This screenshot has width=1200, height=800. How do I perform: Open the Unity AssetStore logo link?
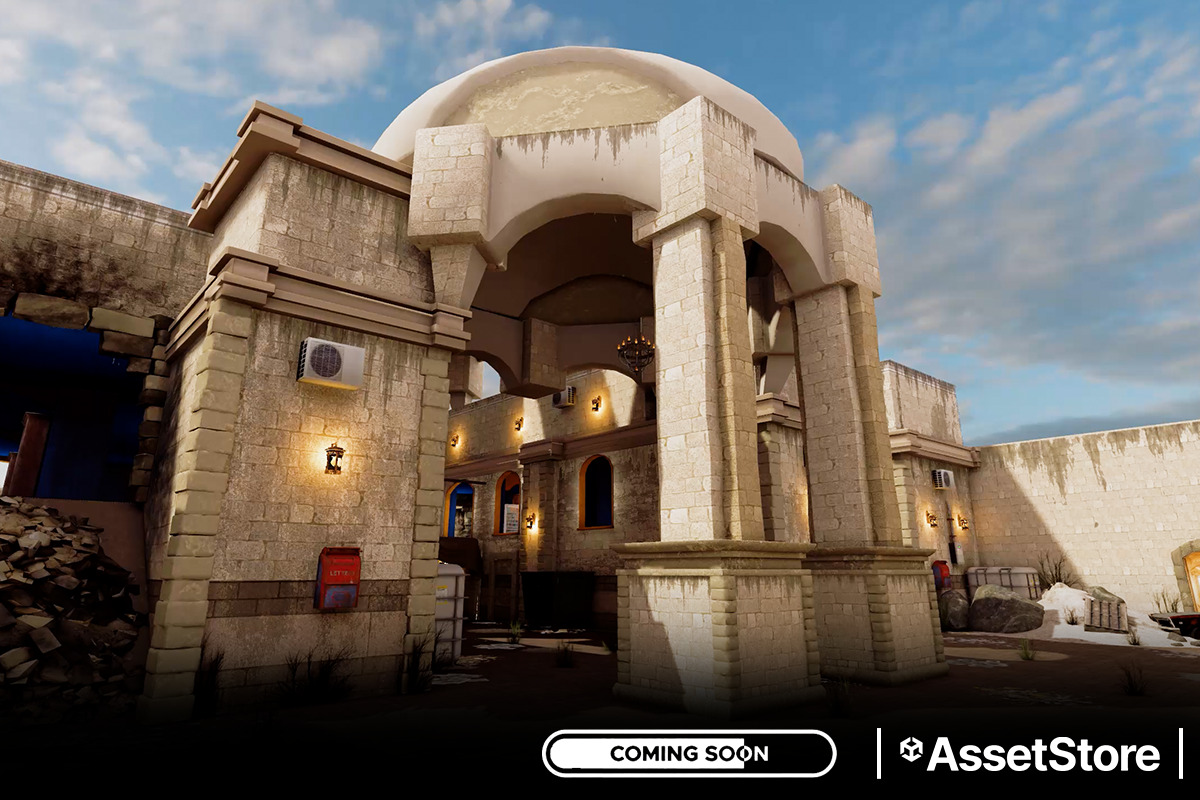click(x=1030, y=754)
